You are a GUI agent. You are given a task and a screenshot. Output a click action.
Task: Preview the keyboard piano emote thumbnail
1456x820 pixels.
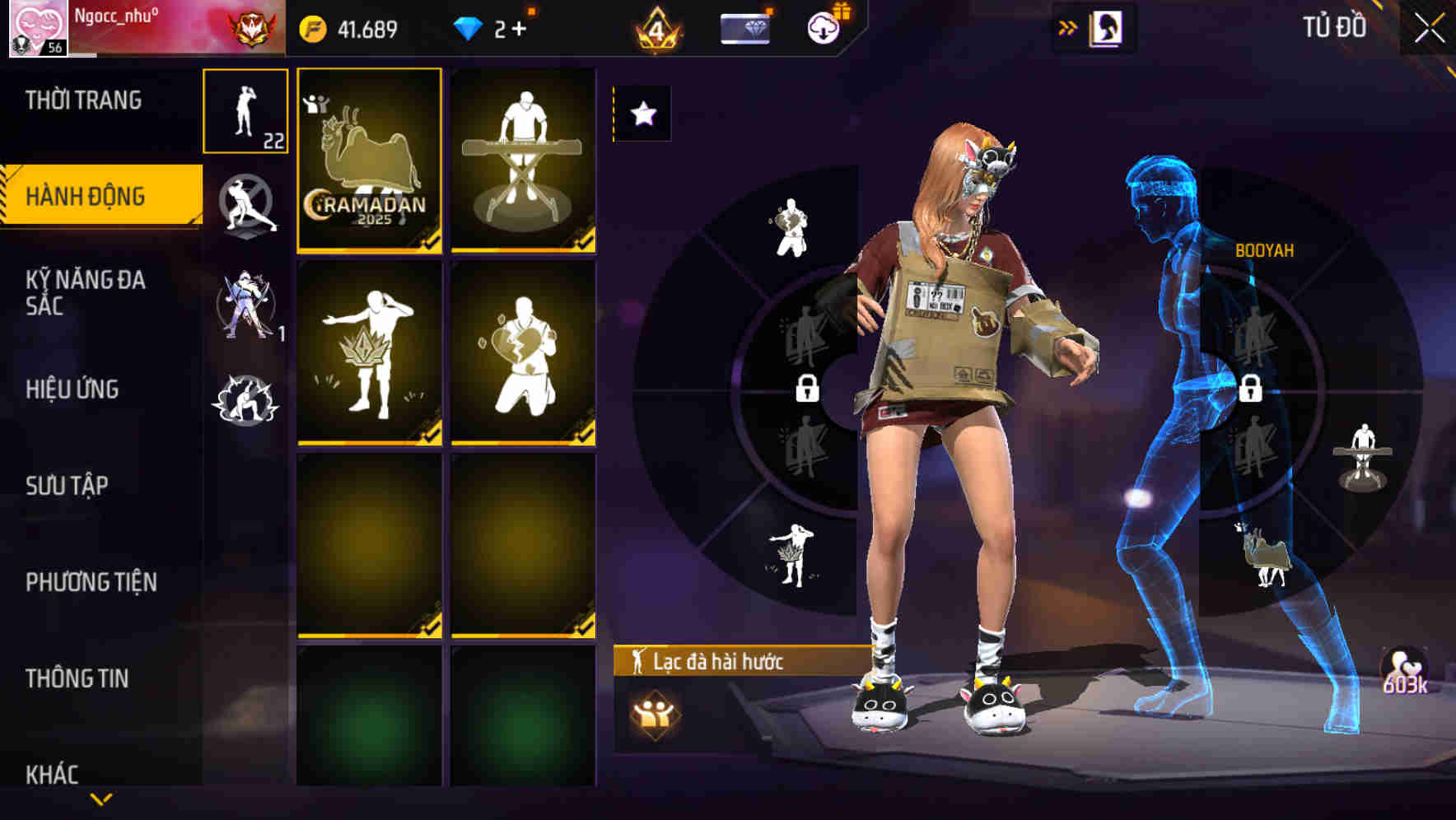pyautogui.click(x=522, y=162)
